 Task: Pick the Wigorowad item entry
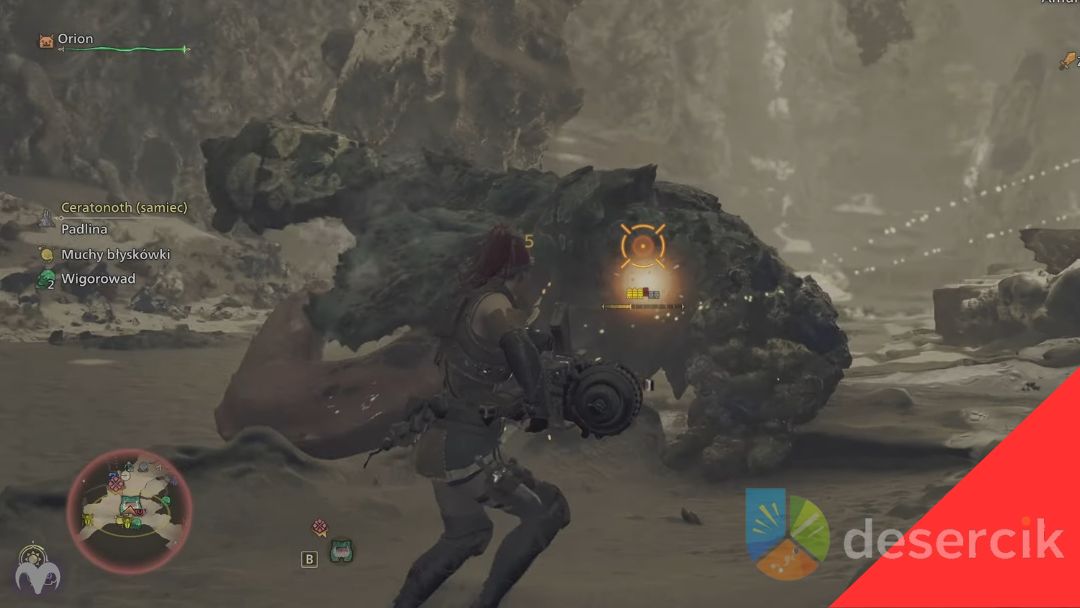[98, 279]
